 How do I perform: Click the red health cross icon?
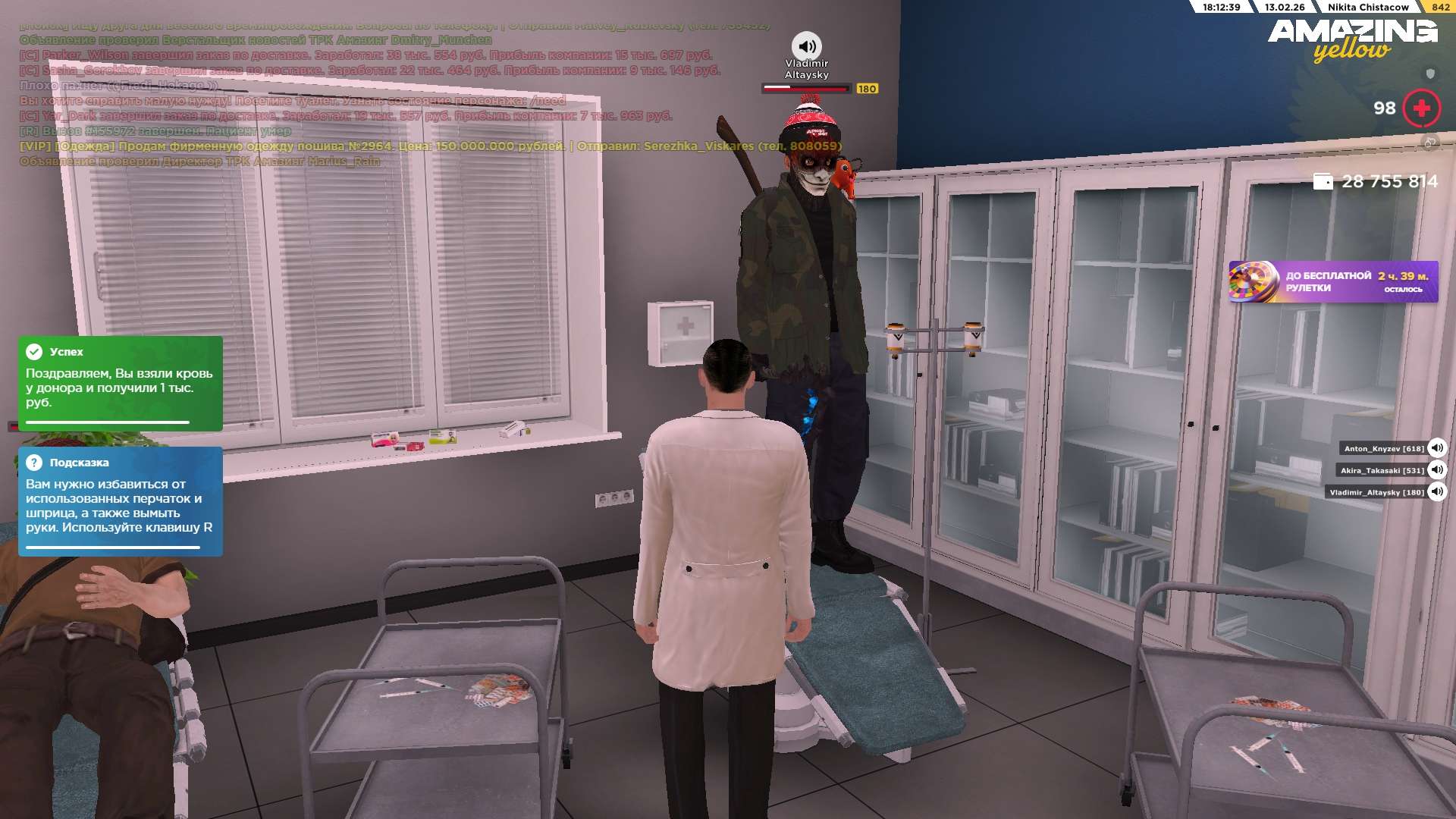[x=1421, y=108]
